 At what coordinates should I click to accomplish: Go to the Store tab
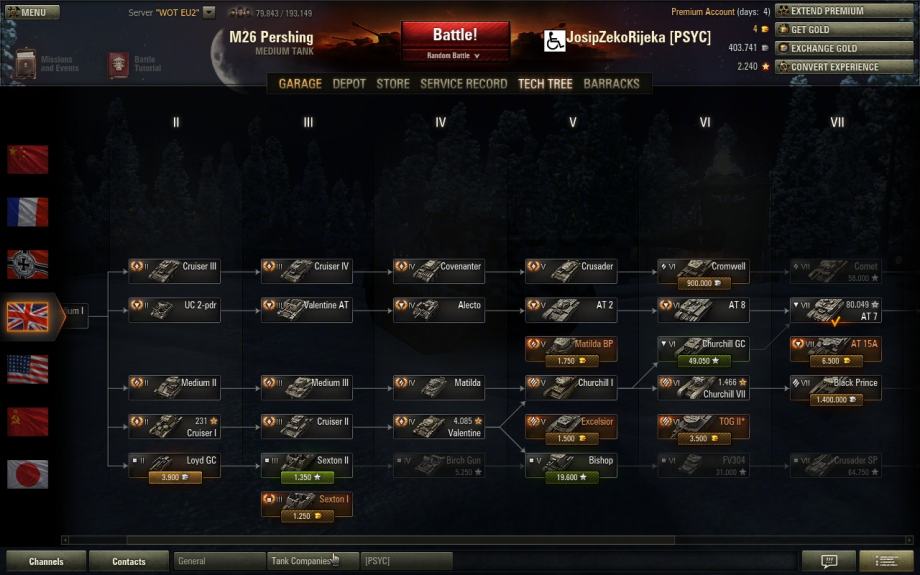[x=393, y=84]
